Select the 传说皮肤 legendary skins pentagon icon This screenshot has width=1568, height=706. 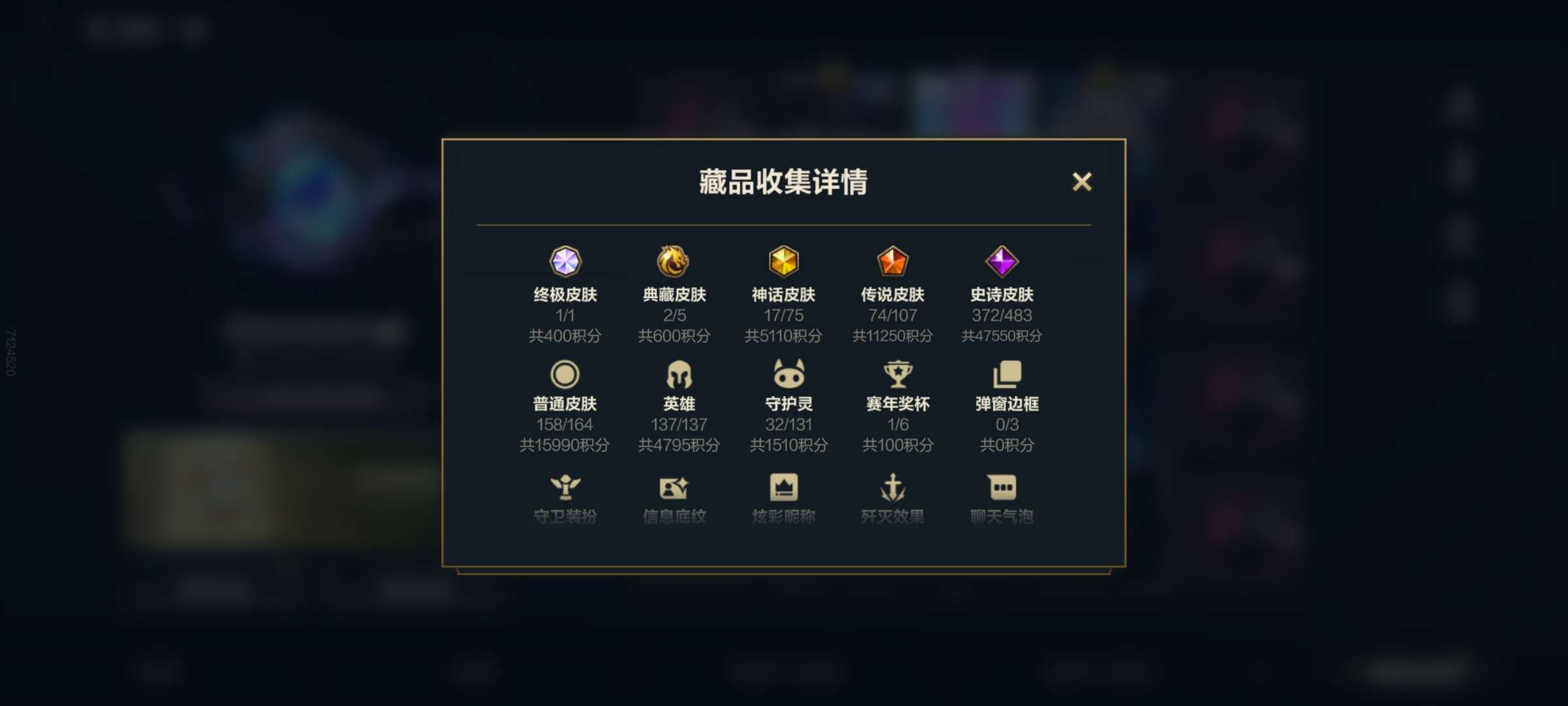click(893, 261)
